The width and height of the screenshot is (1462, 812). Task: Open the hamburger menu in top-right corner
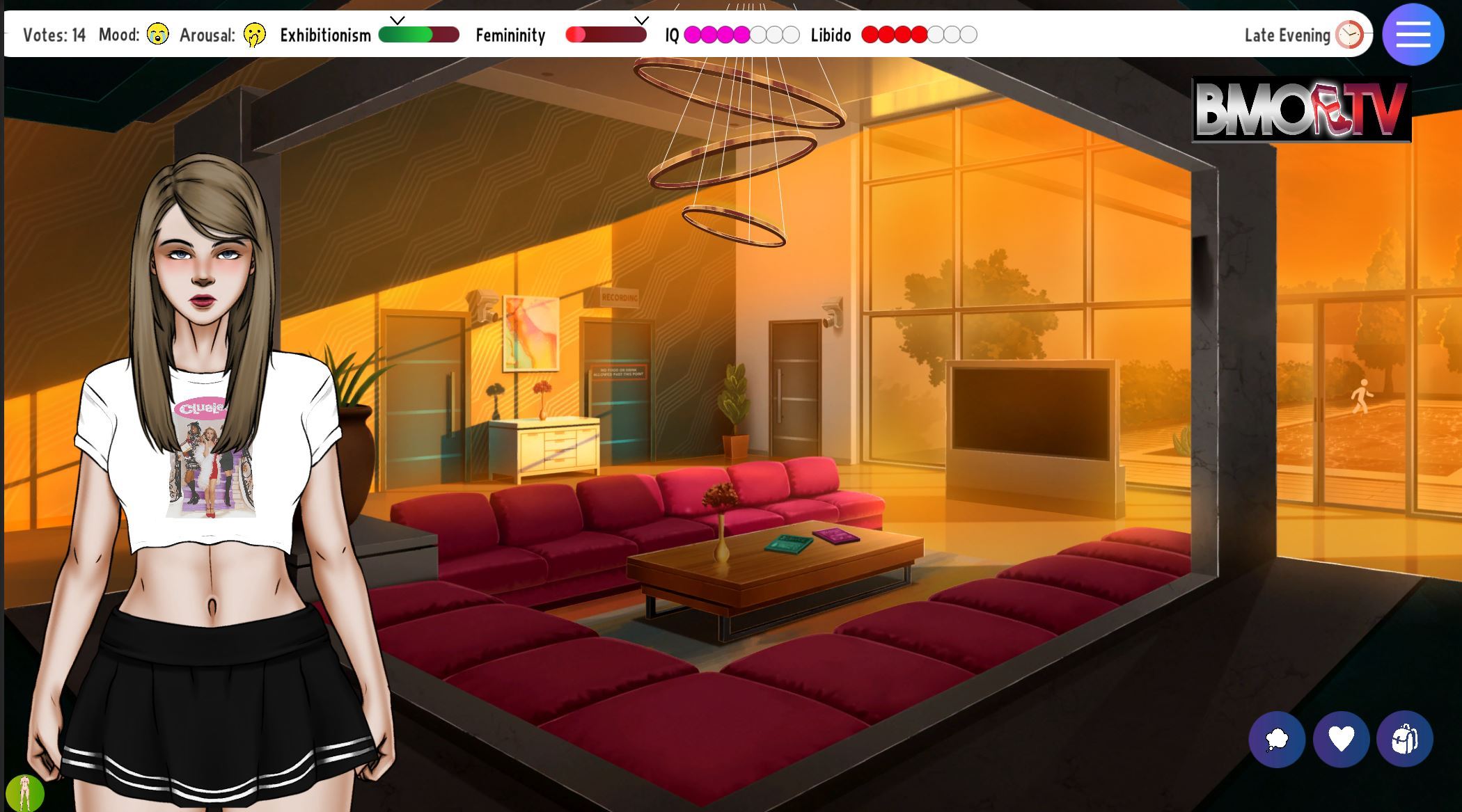point(1413,35)
